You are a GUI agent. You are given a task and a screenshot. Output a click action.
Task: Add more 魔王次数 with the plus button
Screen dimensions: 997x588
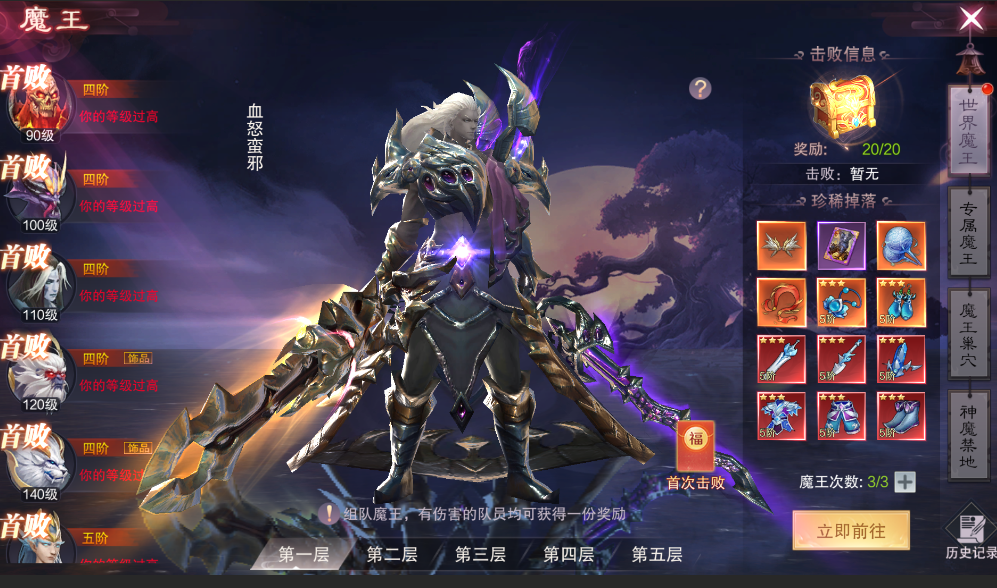(x=904, y=482)
